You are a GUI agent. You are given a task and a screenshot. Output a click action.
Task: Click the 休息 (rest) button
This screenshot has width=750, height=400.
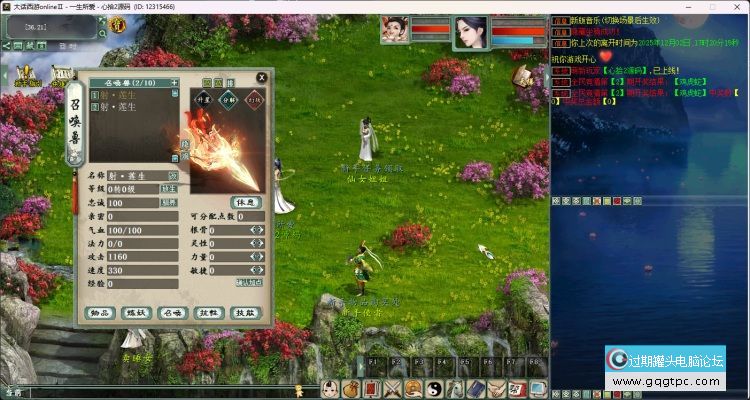(245, 201)
